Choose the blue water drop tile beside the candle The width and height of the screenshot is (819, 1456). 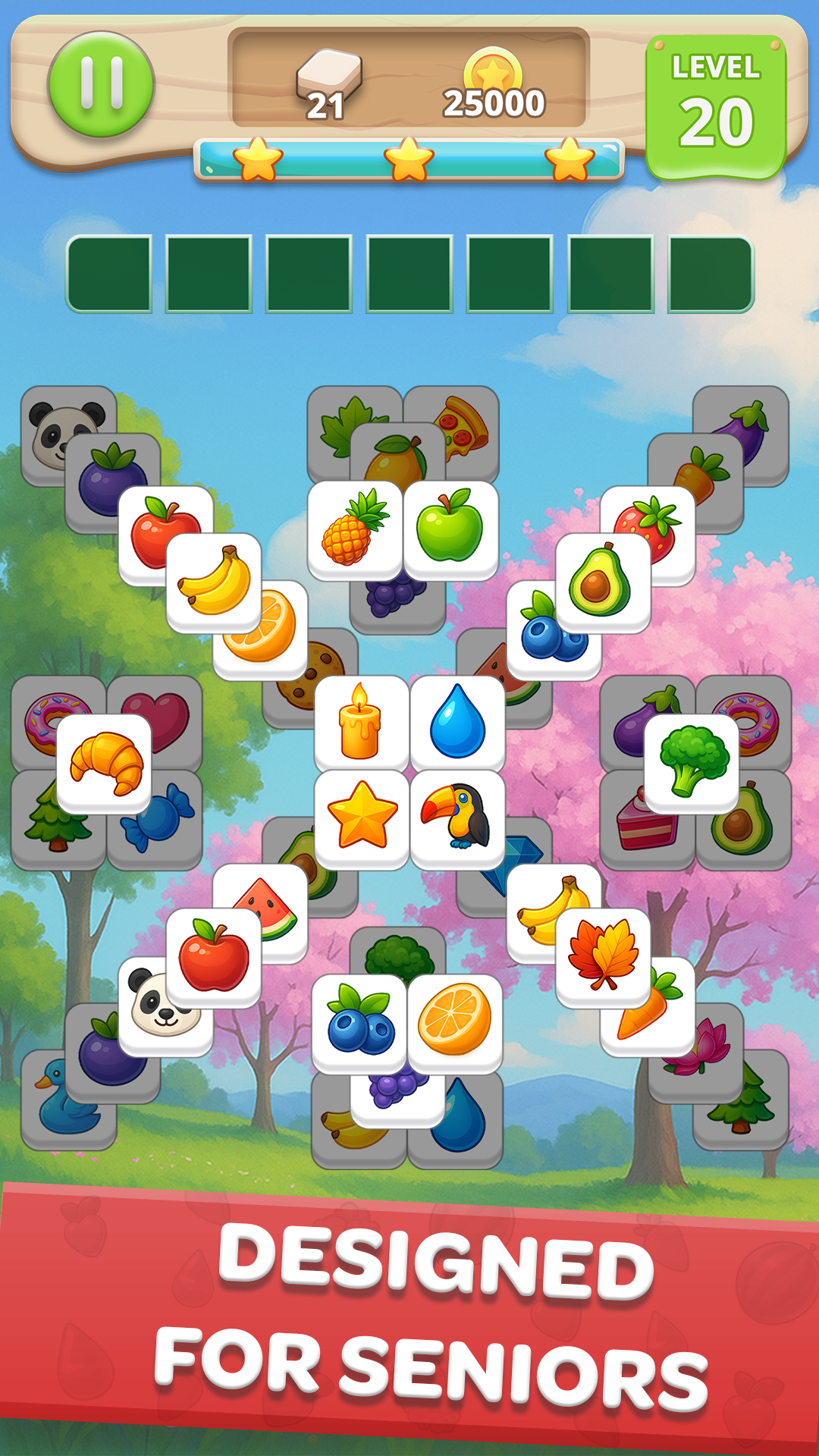coord(457,722)
